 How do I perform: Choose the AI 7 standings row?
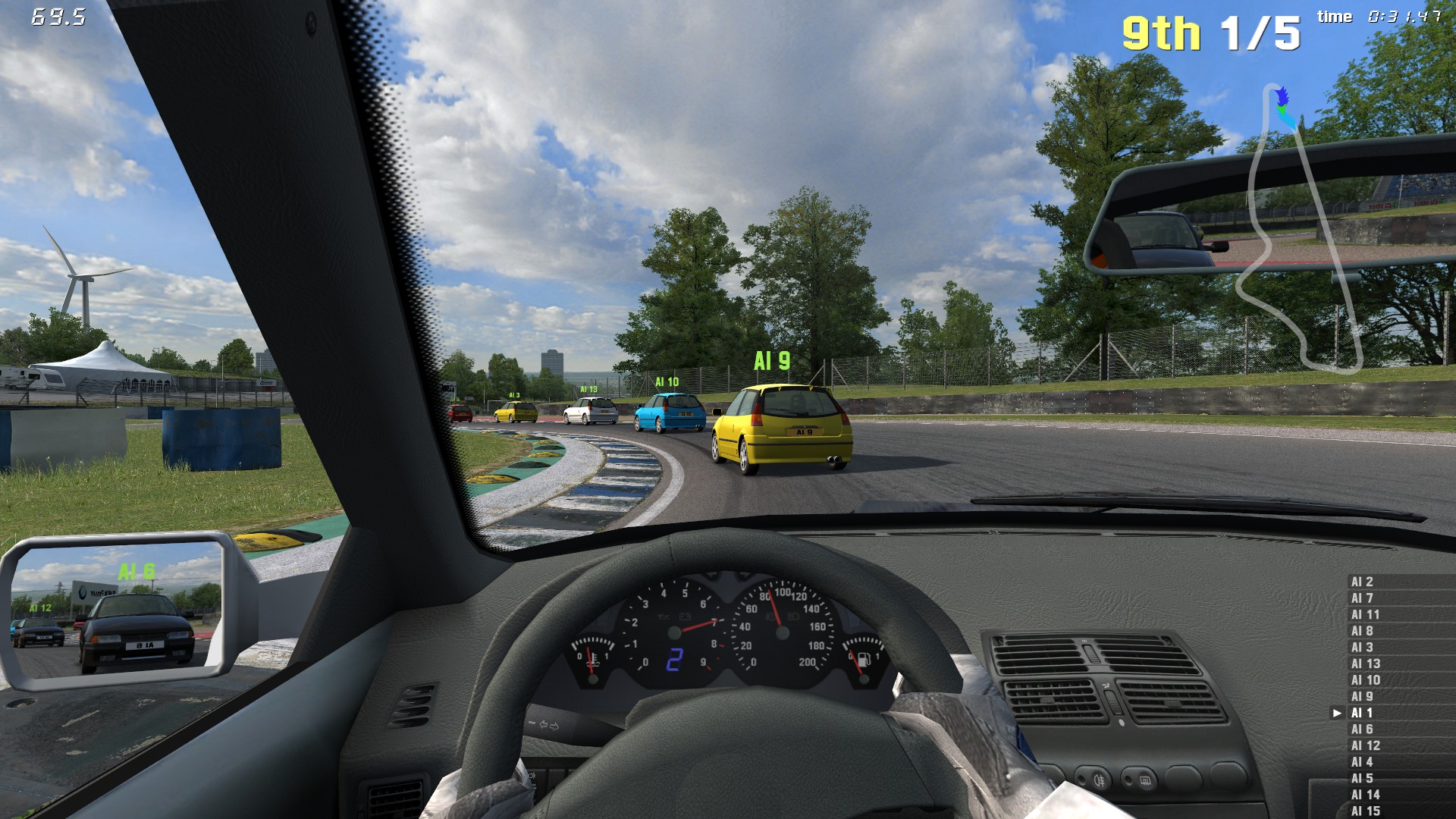(1363, 598)
